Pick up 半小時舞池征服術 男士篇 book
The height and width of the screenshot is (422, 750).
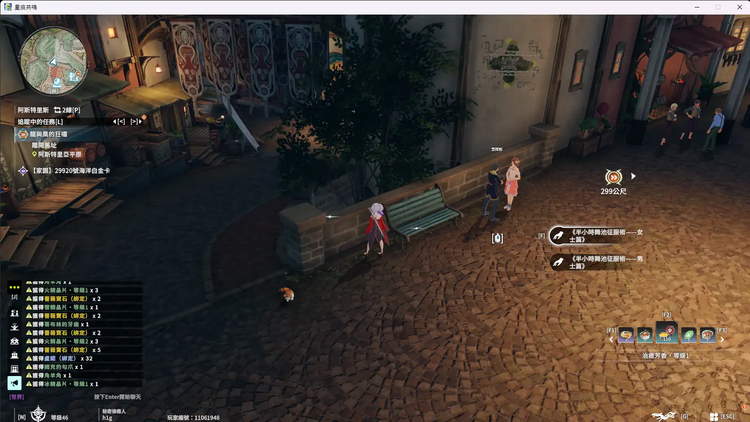click(597, 260)
